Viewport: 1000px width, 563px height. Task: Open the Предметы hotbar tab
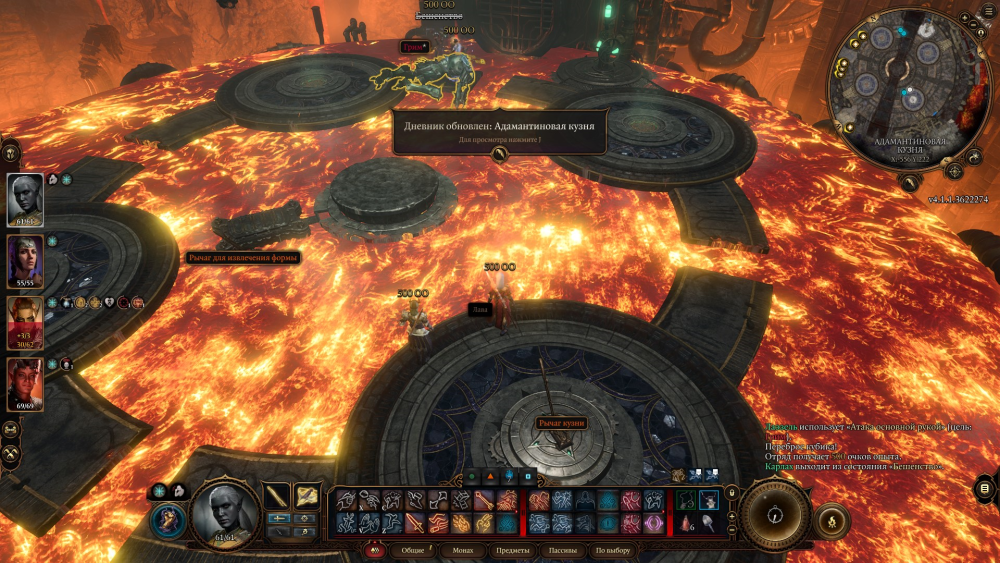coord(513,551)
